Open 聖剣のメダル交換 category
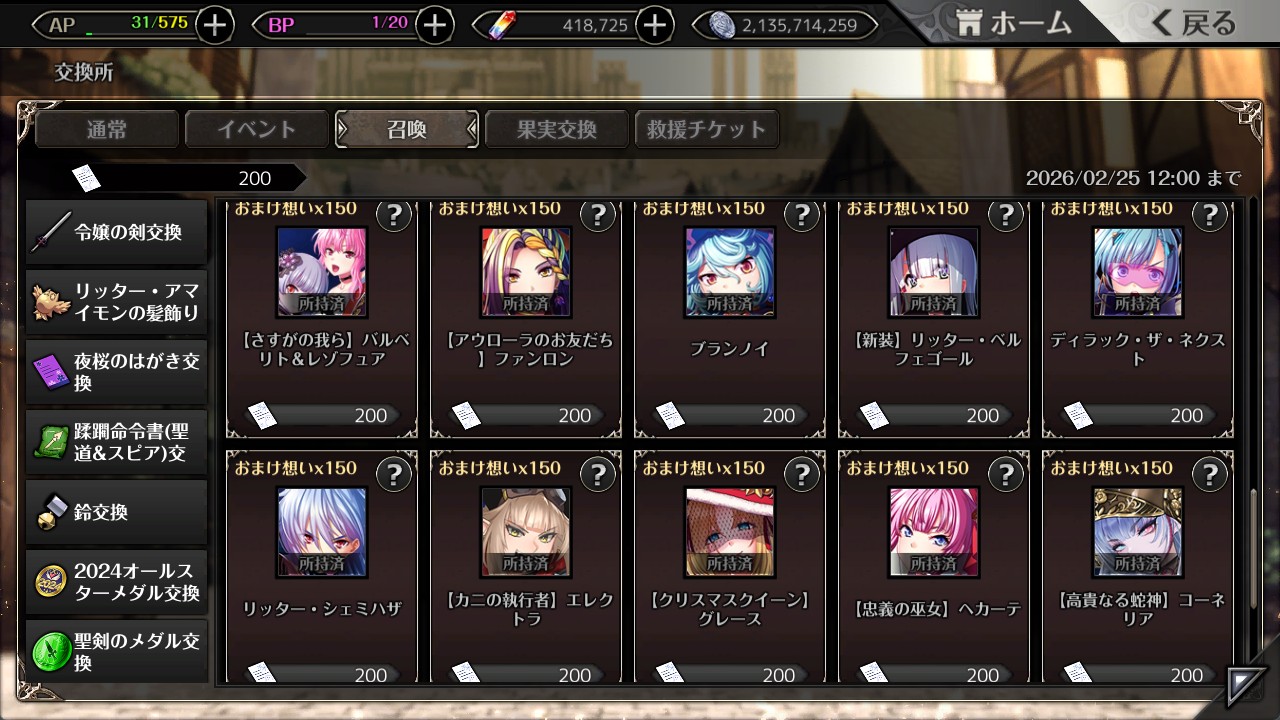Screen dimensions: 1280x720 click(x=116, y=651)
